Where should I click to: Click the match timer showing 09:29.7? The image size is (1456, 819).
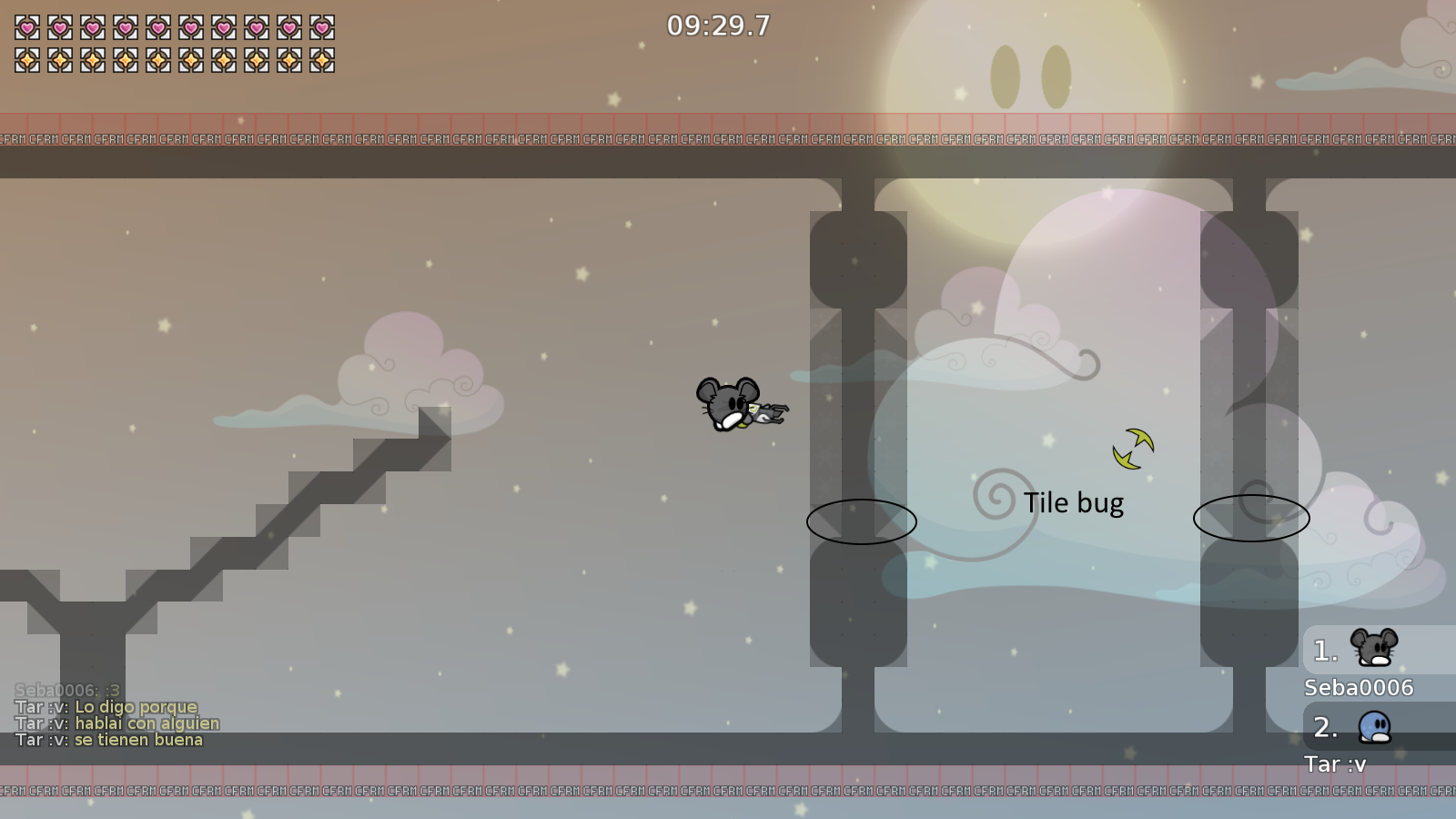[718, 26]
